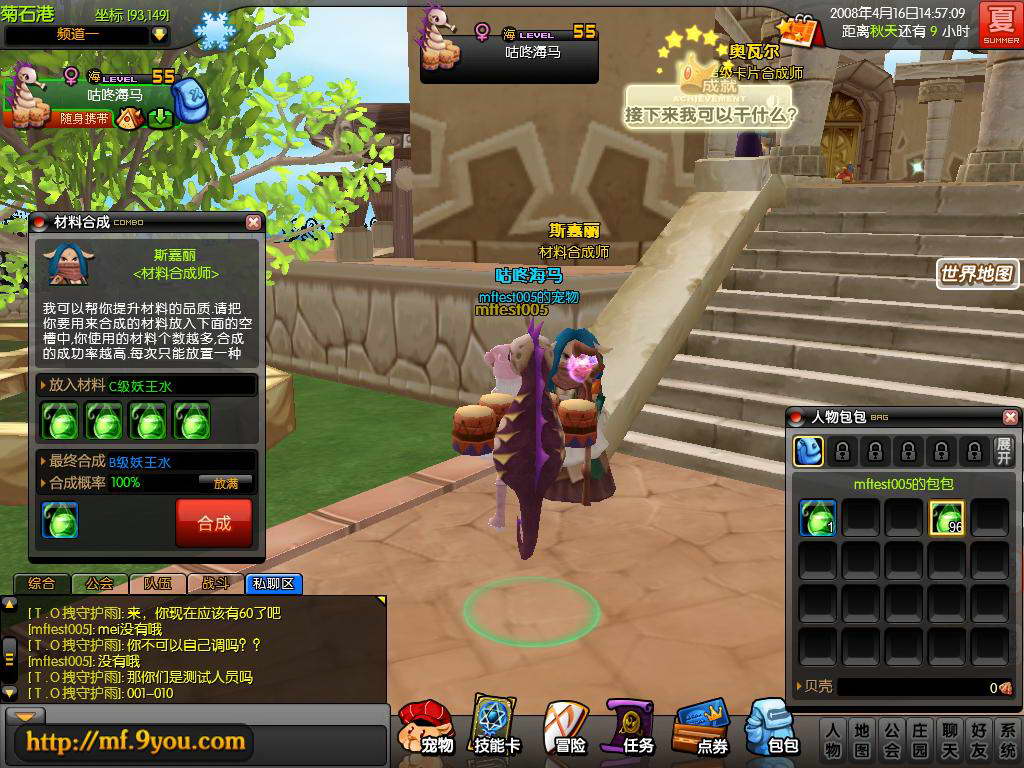
Task: Click the red 合成 synthesize button
Action: click(213, 523)
